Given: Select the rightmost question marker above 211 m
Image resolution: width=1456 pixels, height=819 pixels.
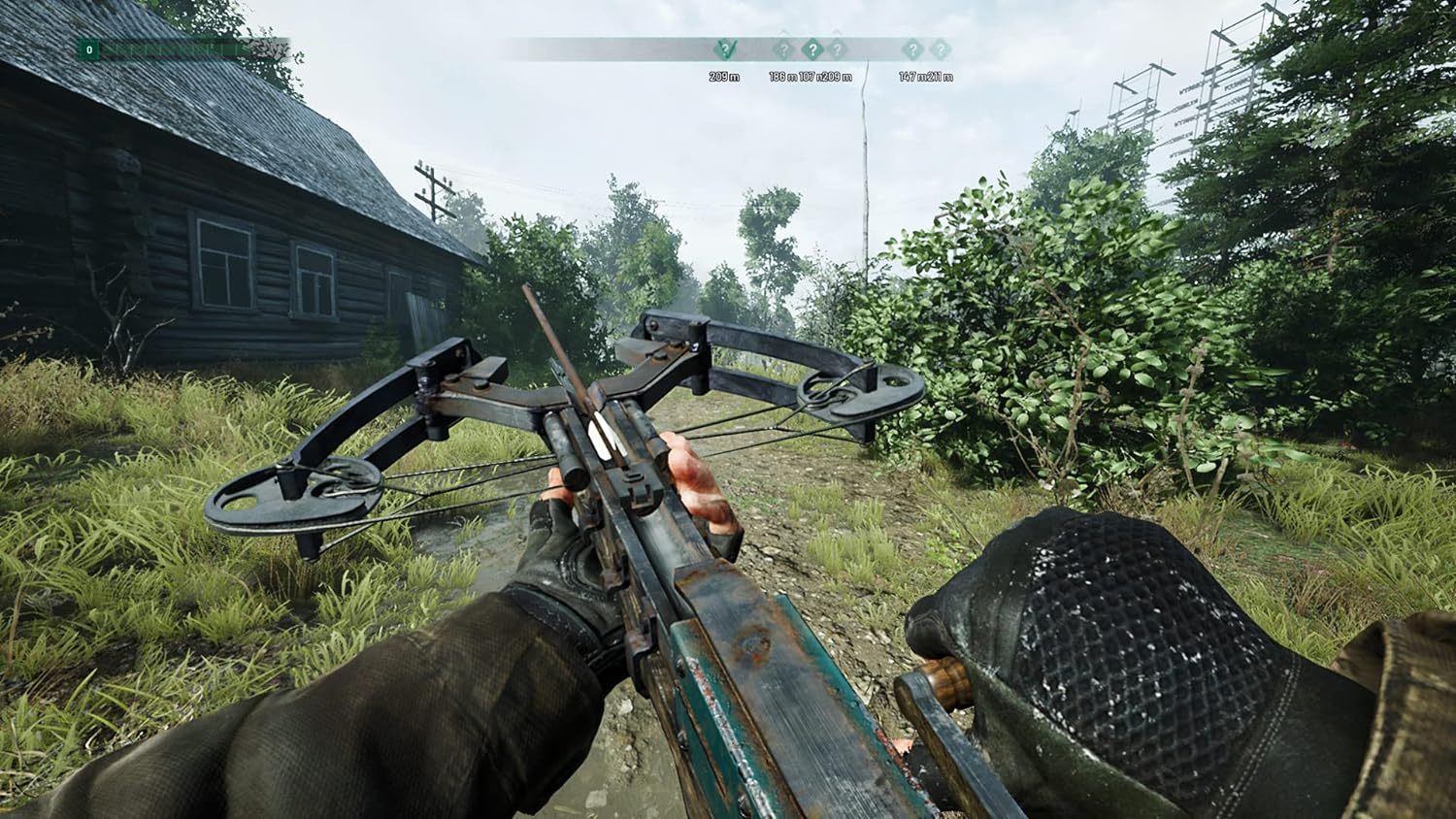Looking at the screenshot, I should tap(941, 49).
